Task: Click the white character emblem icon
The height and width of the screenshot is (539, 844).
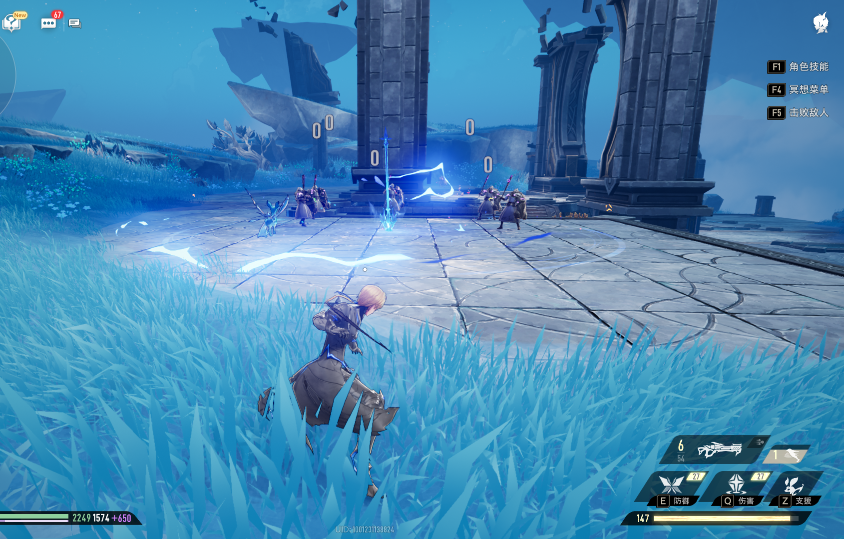Action: tap(821, 23)
